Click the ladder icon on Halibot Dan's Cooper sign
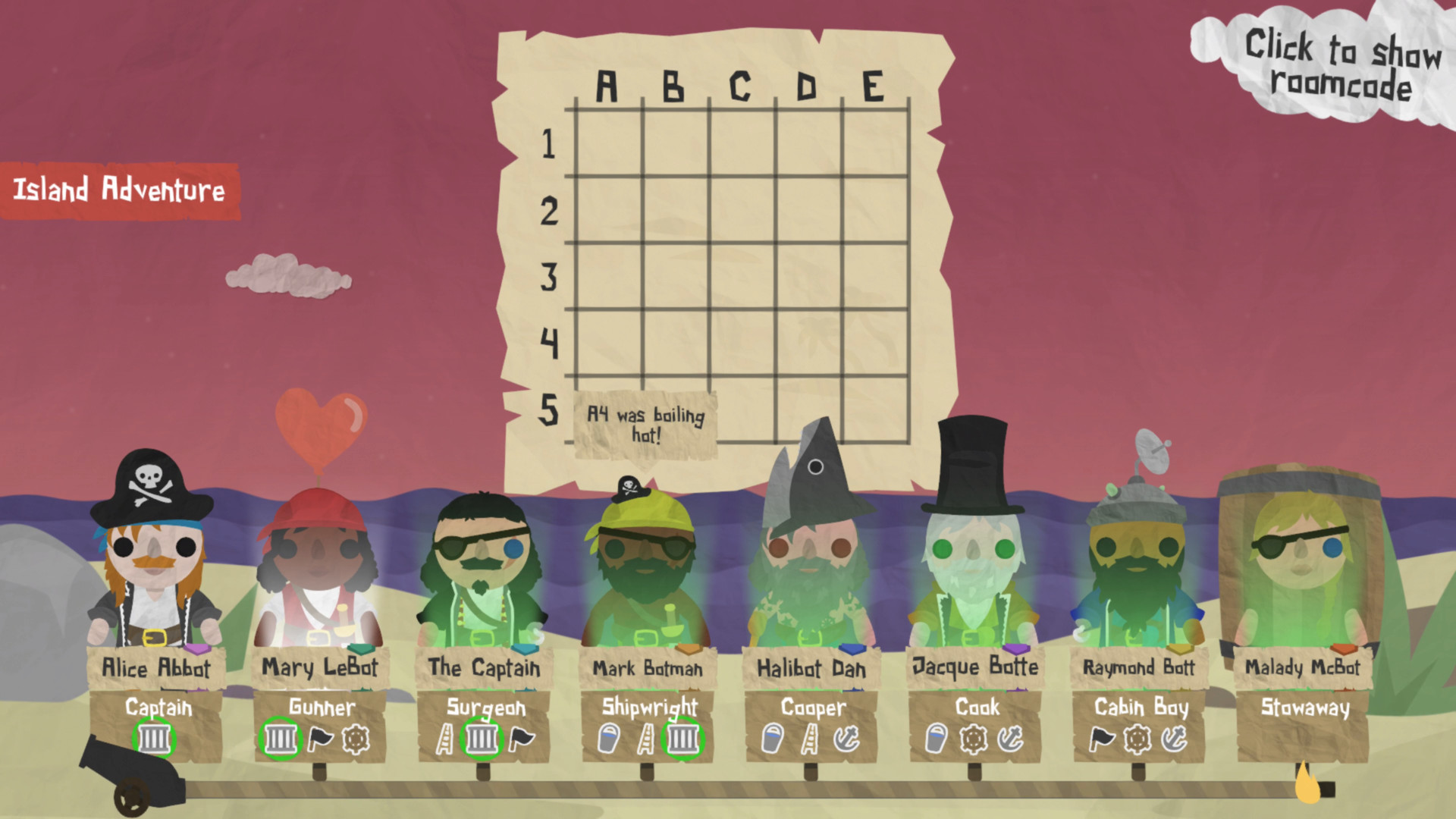The image size is (1456, 819). pos(809,739)
